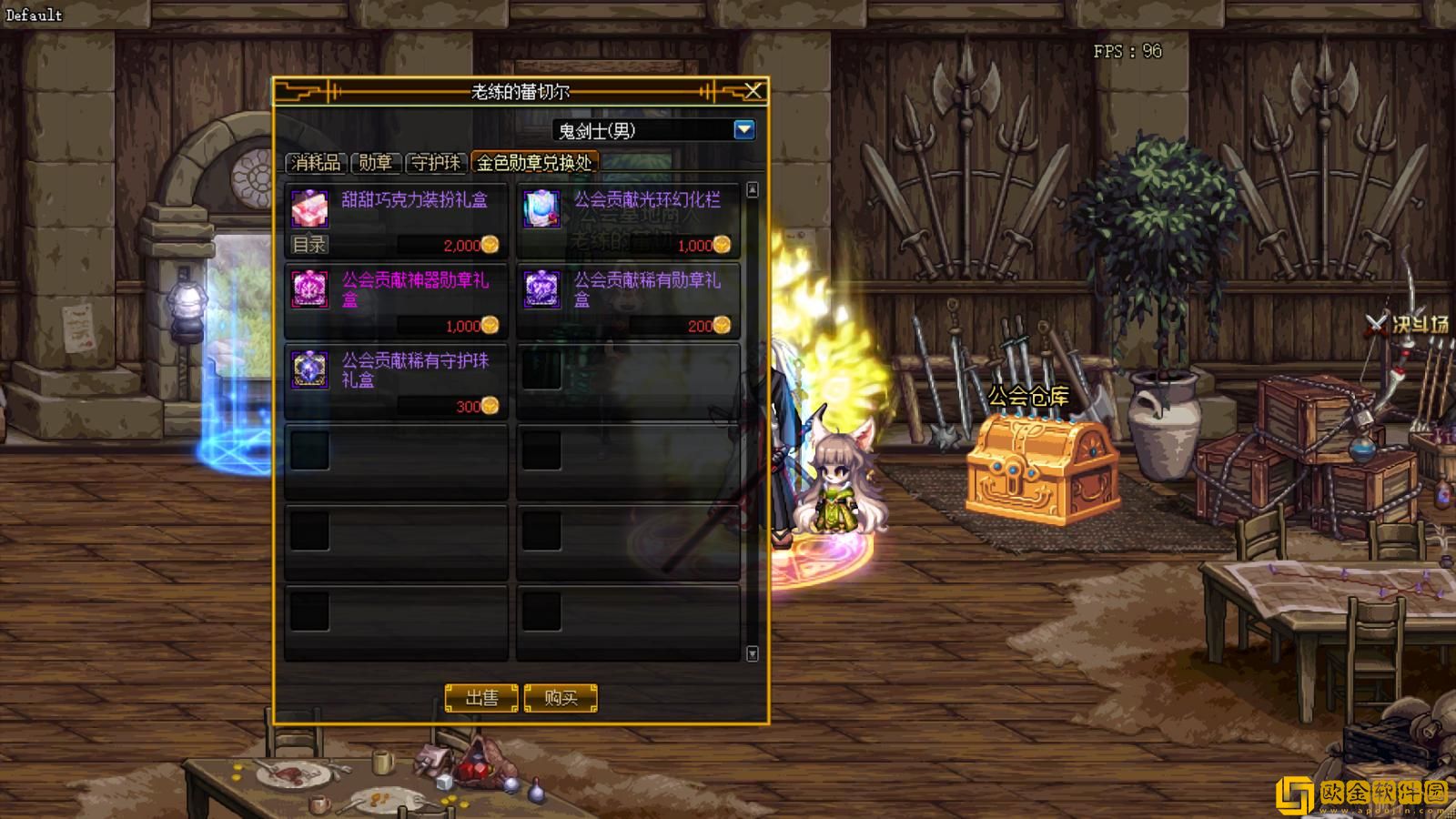Switch to the 消耗品 tab
This screenshot has width=1456, height=819.
pyautogui.click(x=316, y=163)
